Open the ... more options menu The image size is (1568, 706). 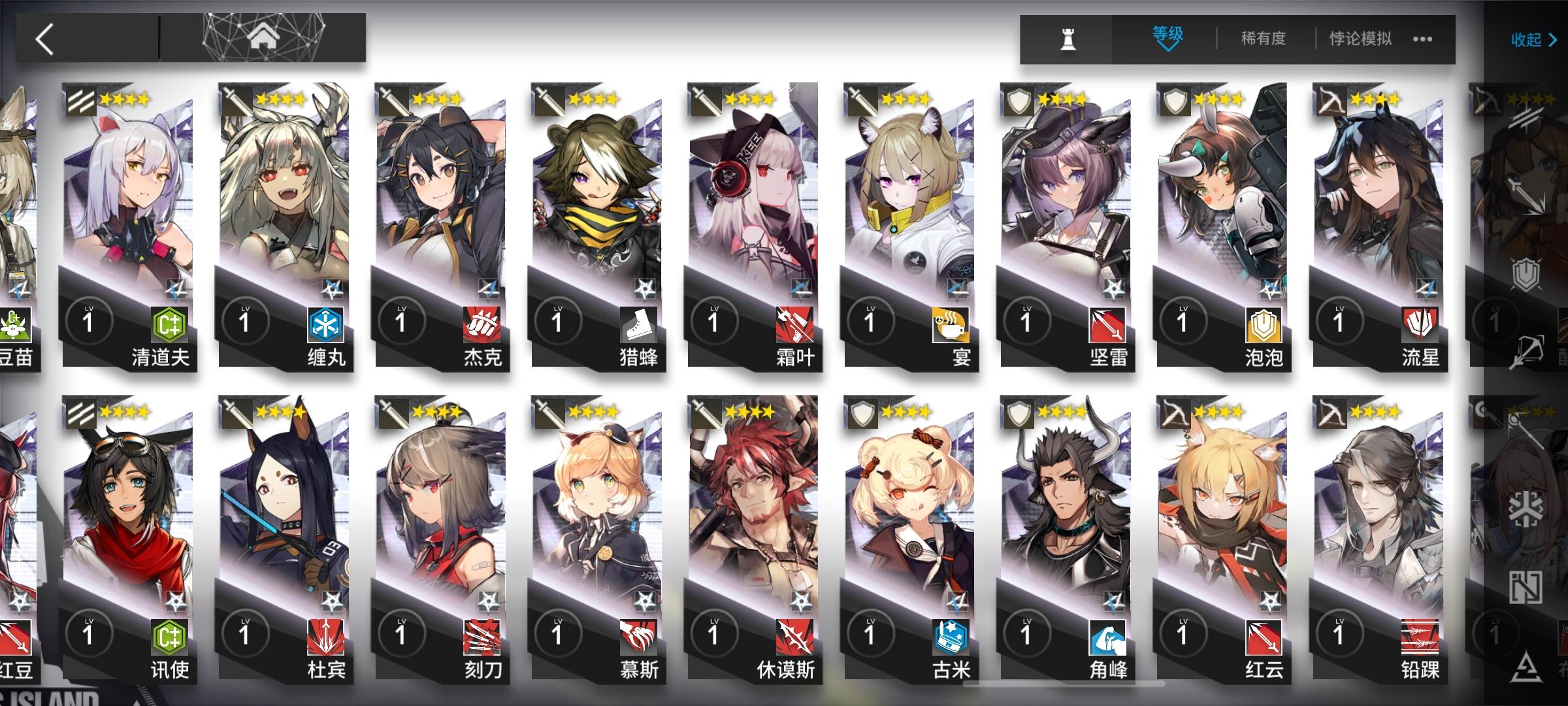coord(1422,38)
